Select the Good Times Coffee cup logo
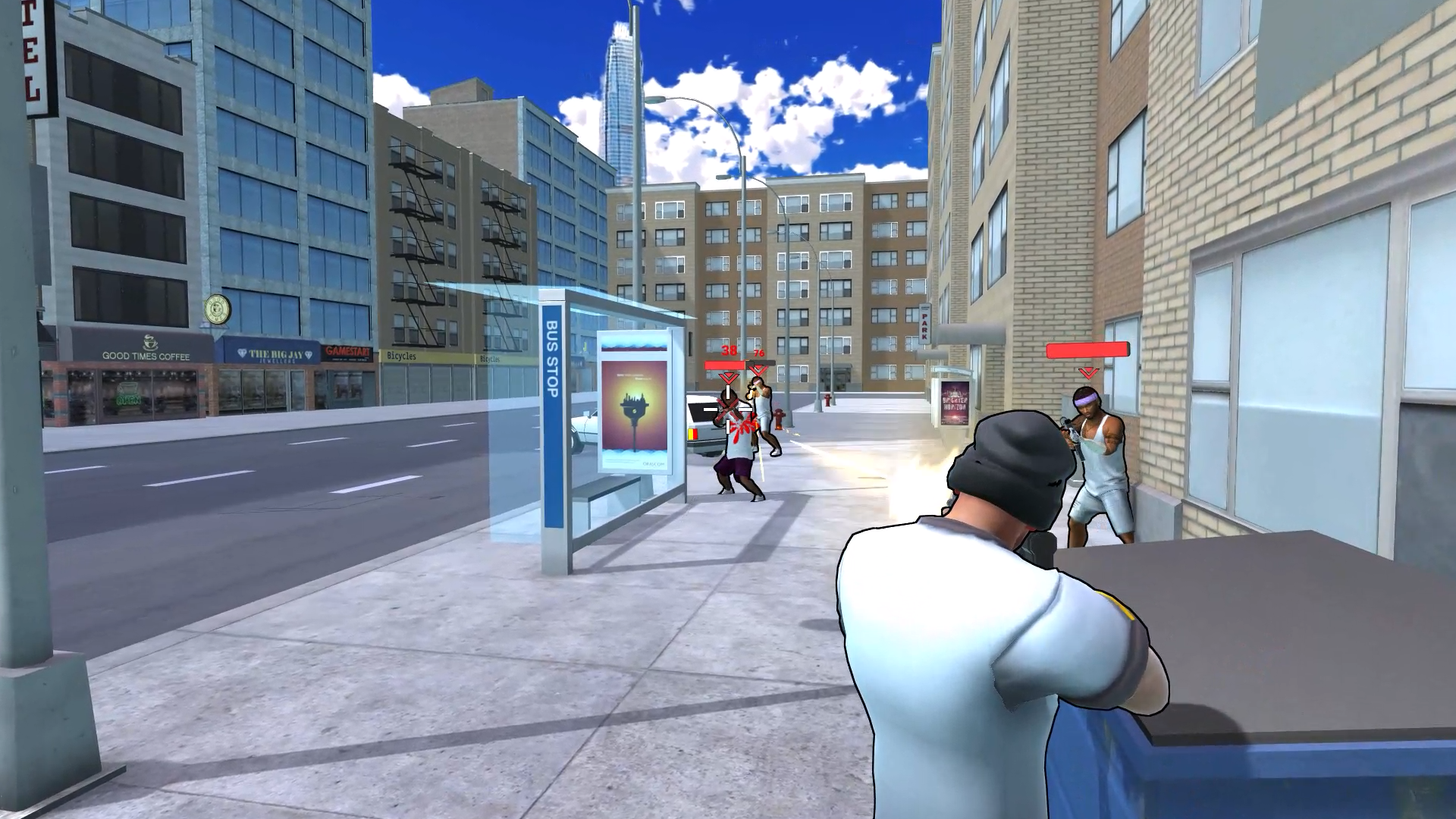The height and width of the screenshot is (819, 1456). 150,341
